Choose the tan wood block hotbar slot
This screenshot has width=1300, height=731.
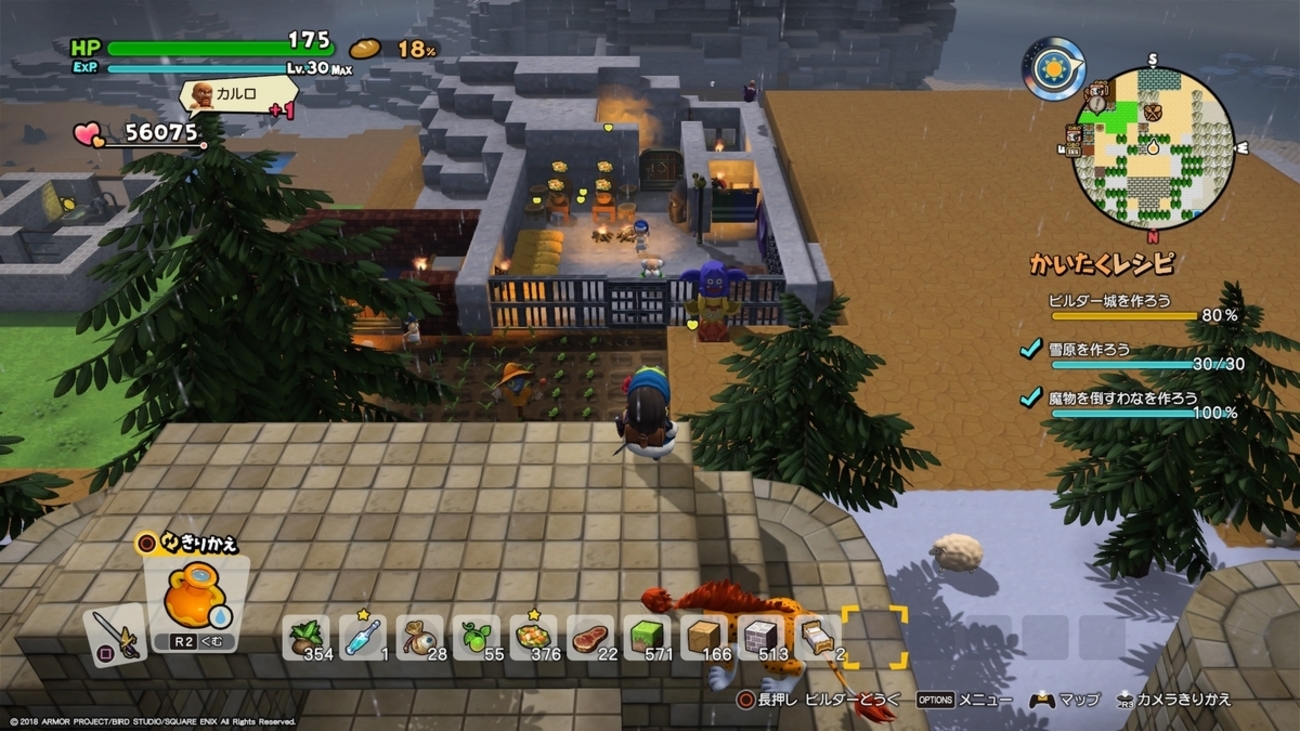tap(704, 638)
